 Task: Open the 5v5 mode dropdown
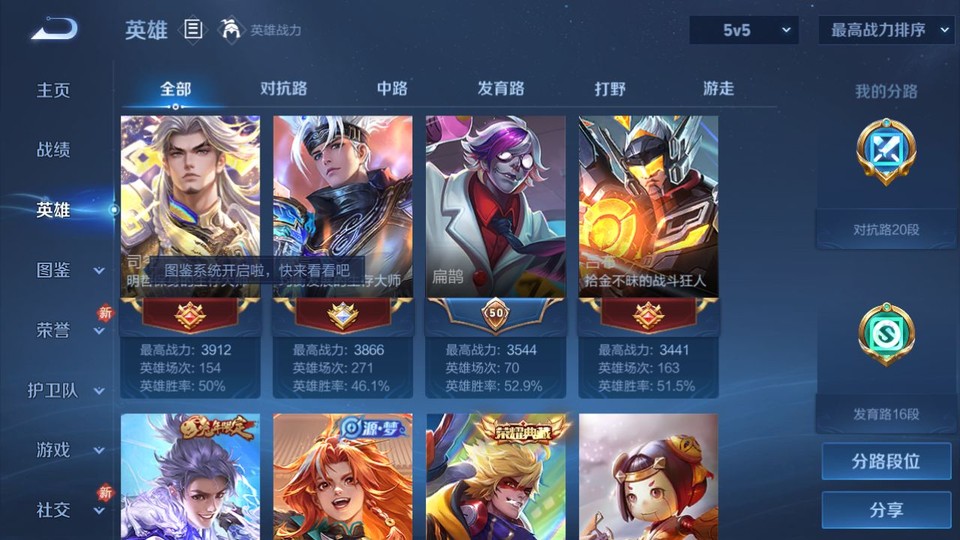(x=744, y=30)
